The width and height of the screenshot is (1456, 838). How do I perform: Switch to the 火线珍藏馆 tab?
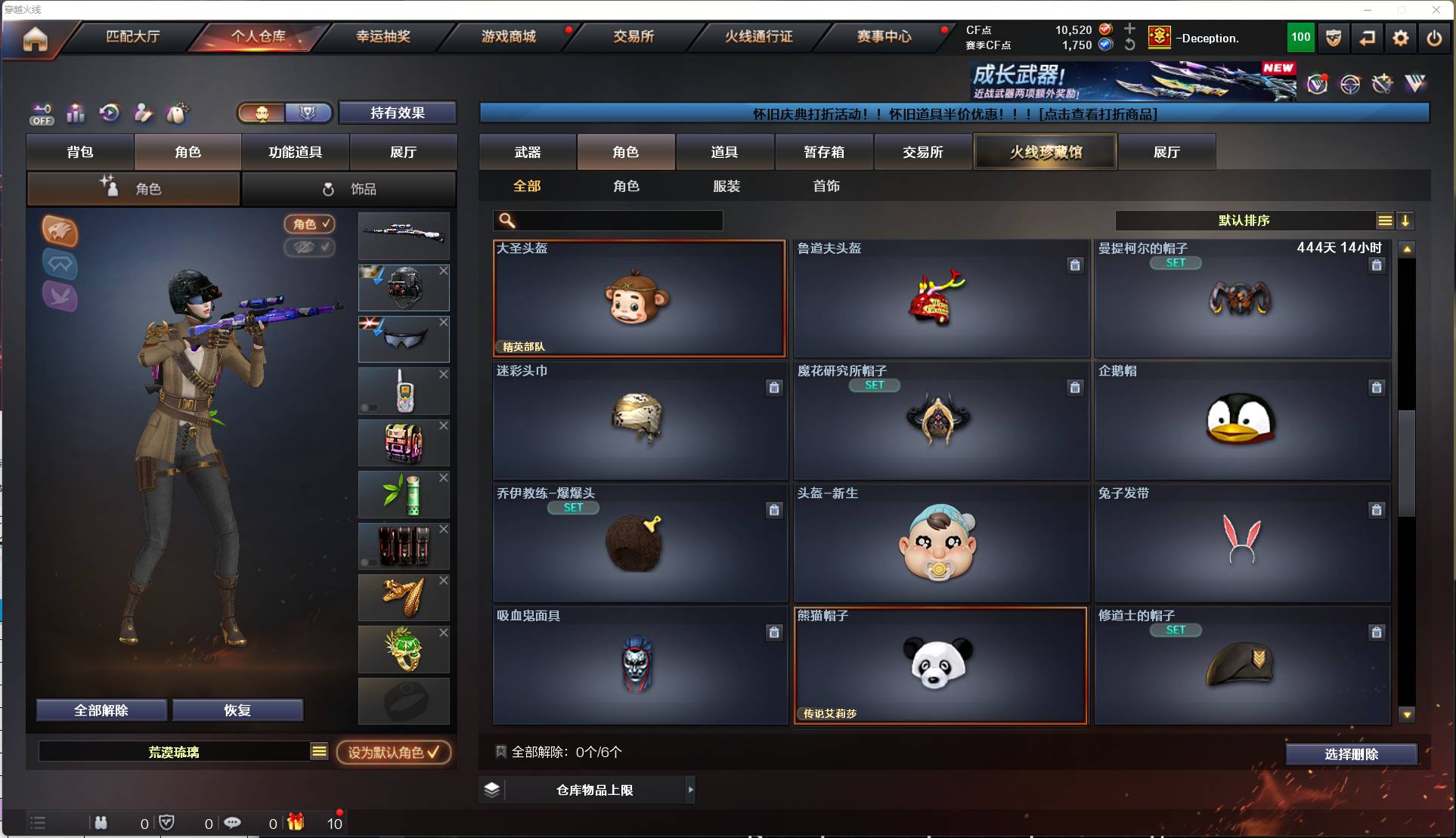(x=1045, y=151)
